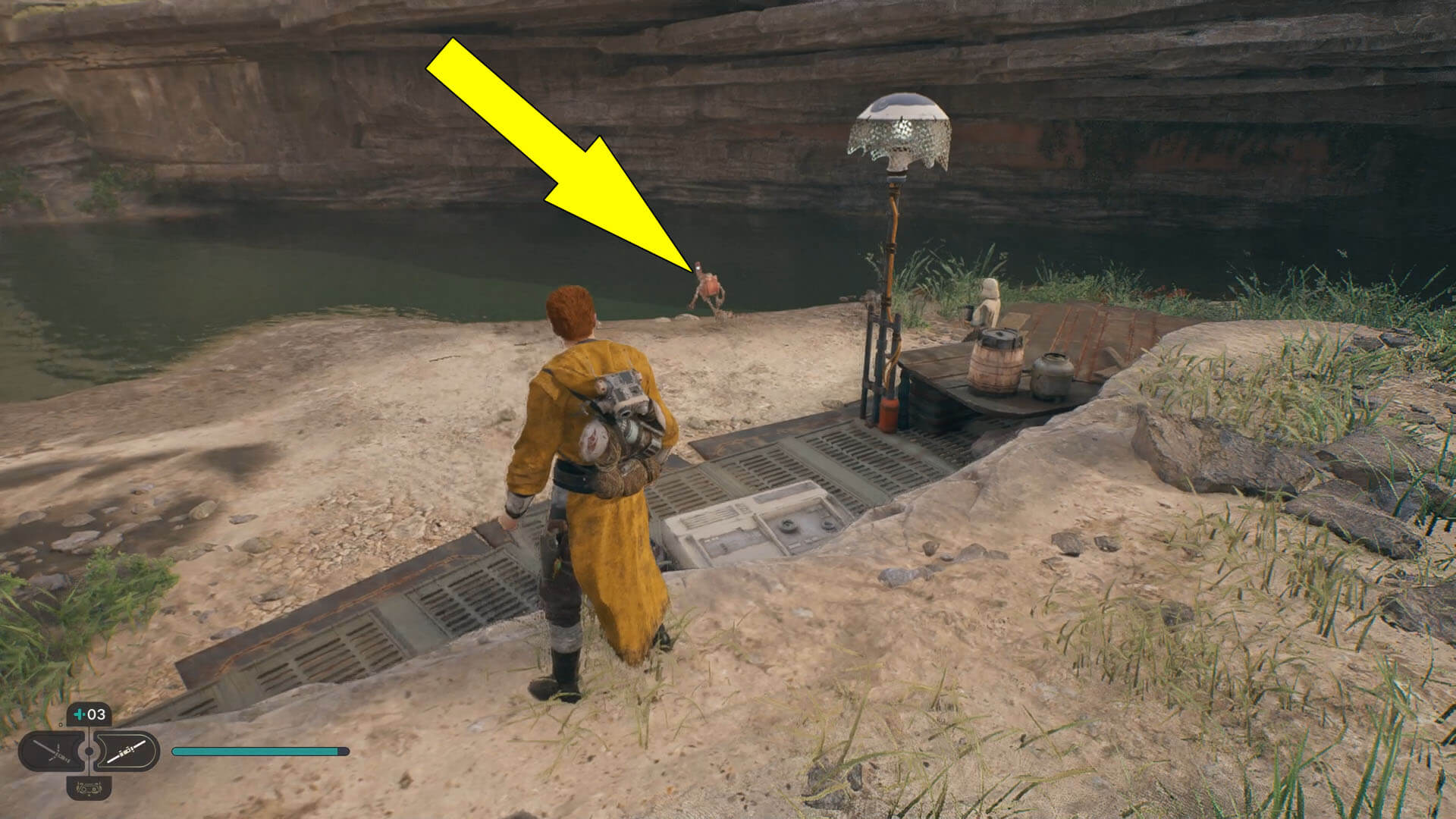Click the stim count label showing 03
1456x819 pixels.
pyautogui.click(x=96, y=714)
